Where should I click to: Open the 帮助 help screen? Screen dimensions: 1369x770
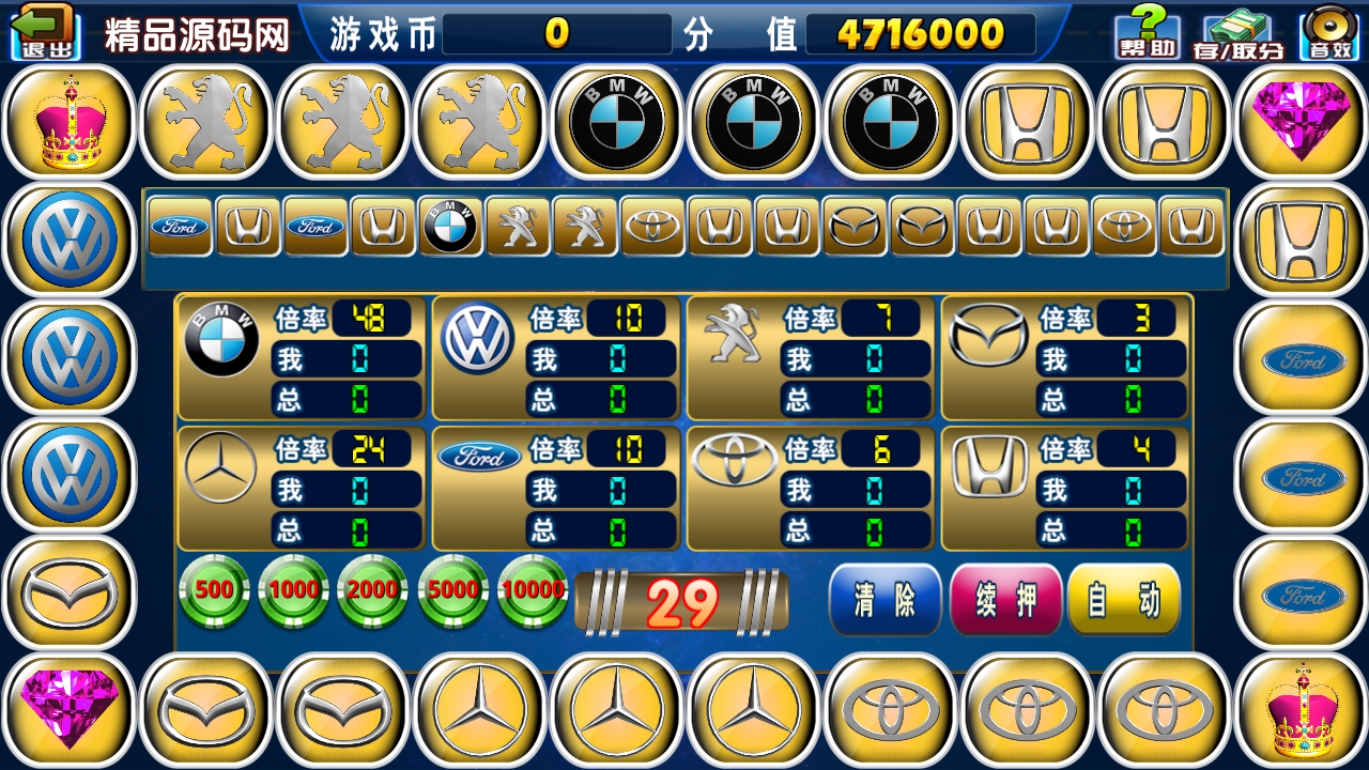point(1147,33)
